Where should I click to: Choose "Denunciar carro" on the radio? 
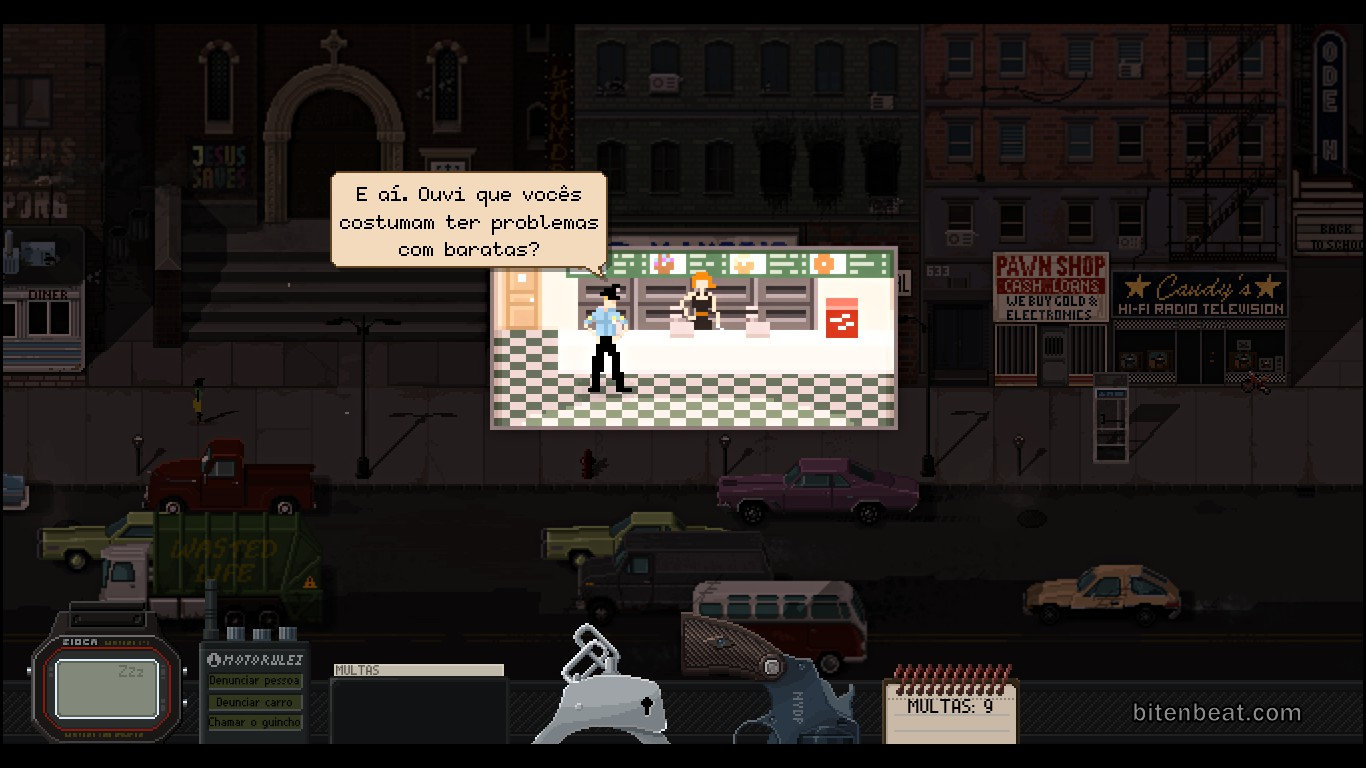point(254,702)
